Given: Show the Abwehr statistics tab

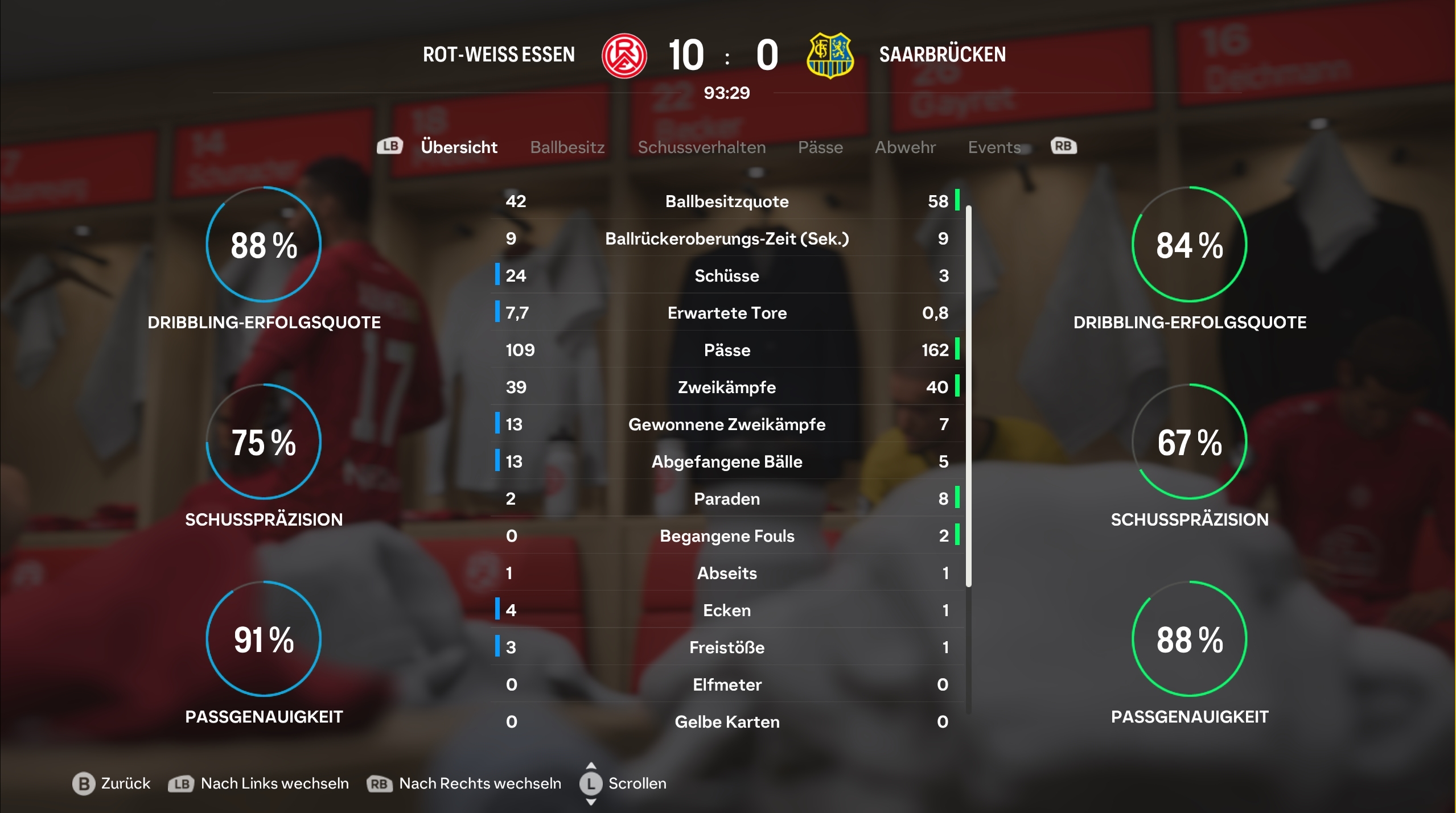Looking at the screenshot, I should 905,147.
